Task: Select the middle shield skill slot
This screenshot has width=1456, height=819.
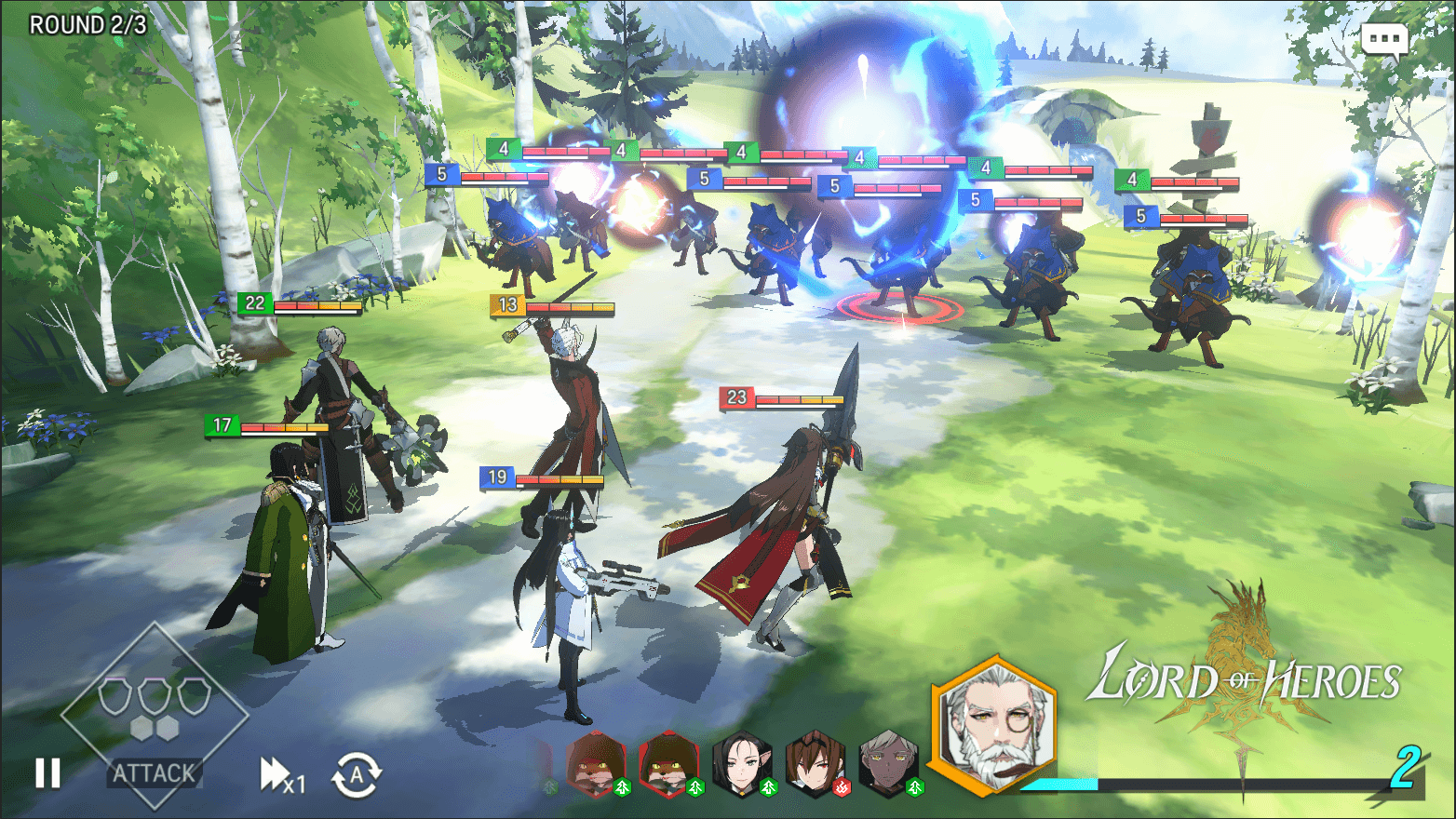Action: 155,697
